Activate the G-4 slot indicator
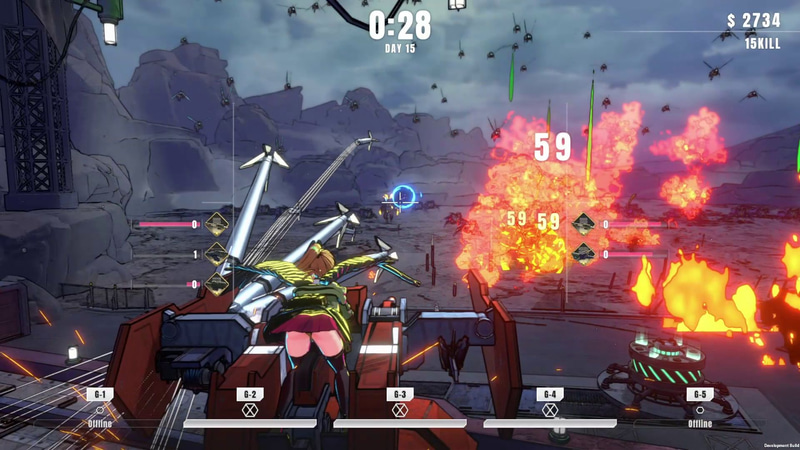800x450 pixels. (x=550, y=409)
